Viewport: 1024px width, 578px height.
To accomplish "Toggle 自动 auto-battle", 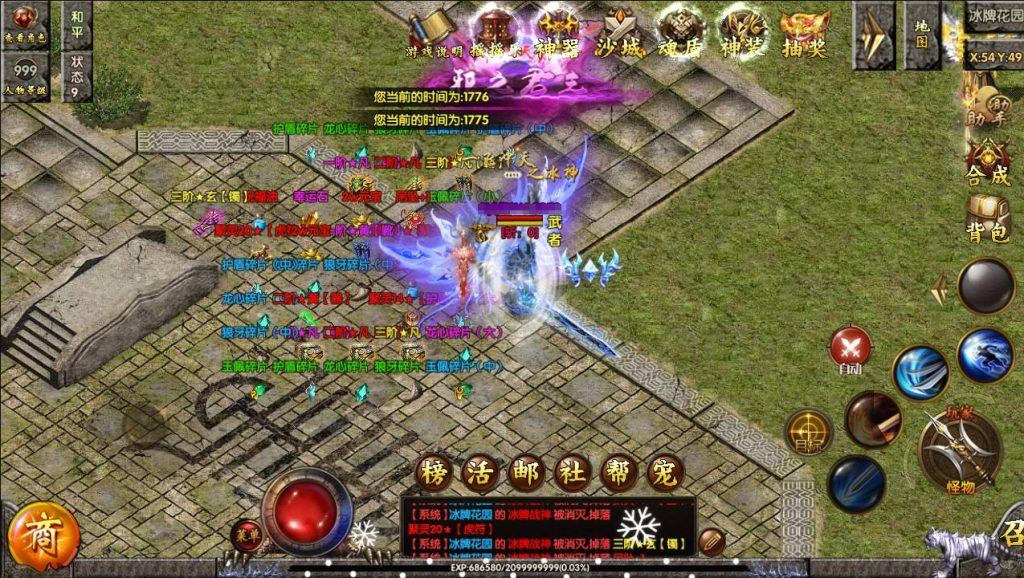I will 850,349.
